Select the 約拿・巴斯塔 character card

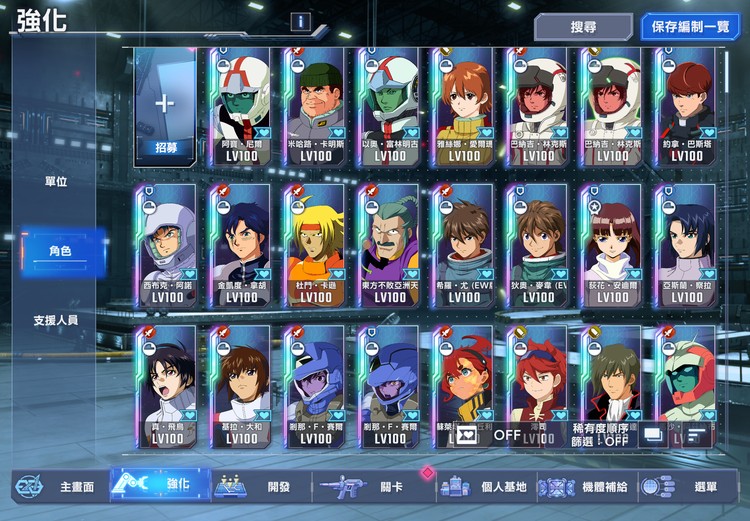tap(686, 107)
